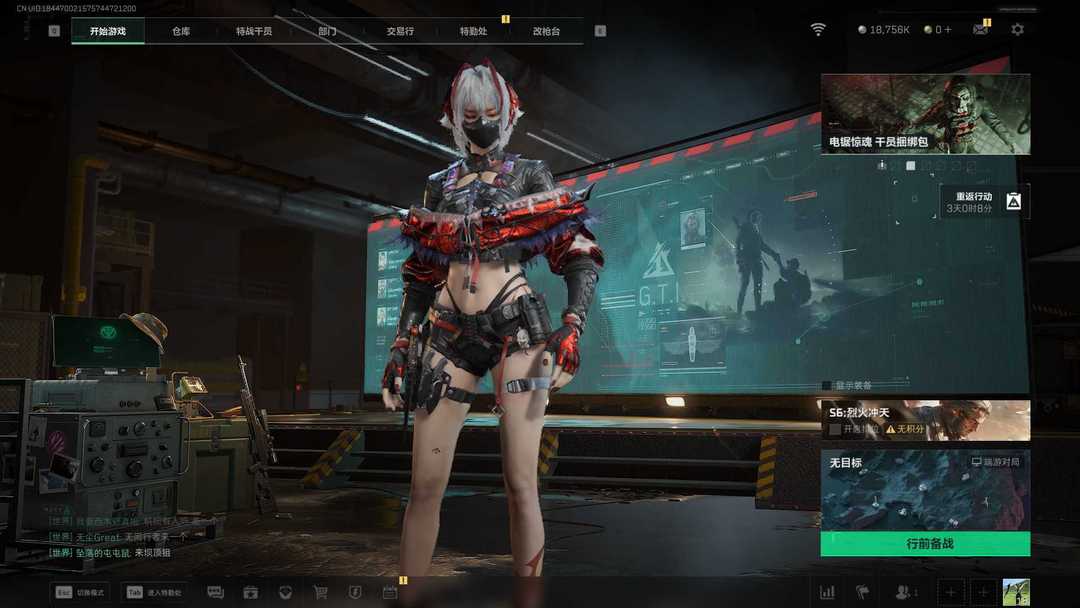
Task: Select the 无目标 map panel
Action: tap(925, 490)
